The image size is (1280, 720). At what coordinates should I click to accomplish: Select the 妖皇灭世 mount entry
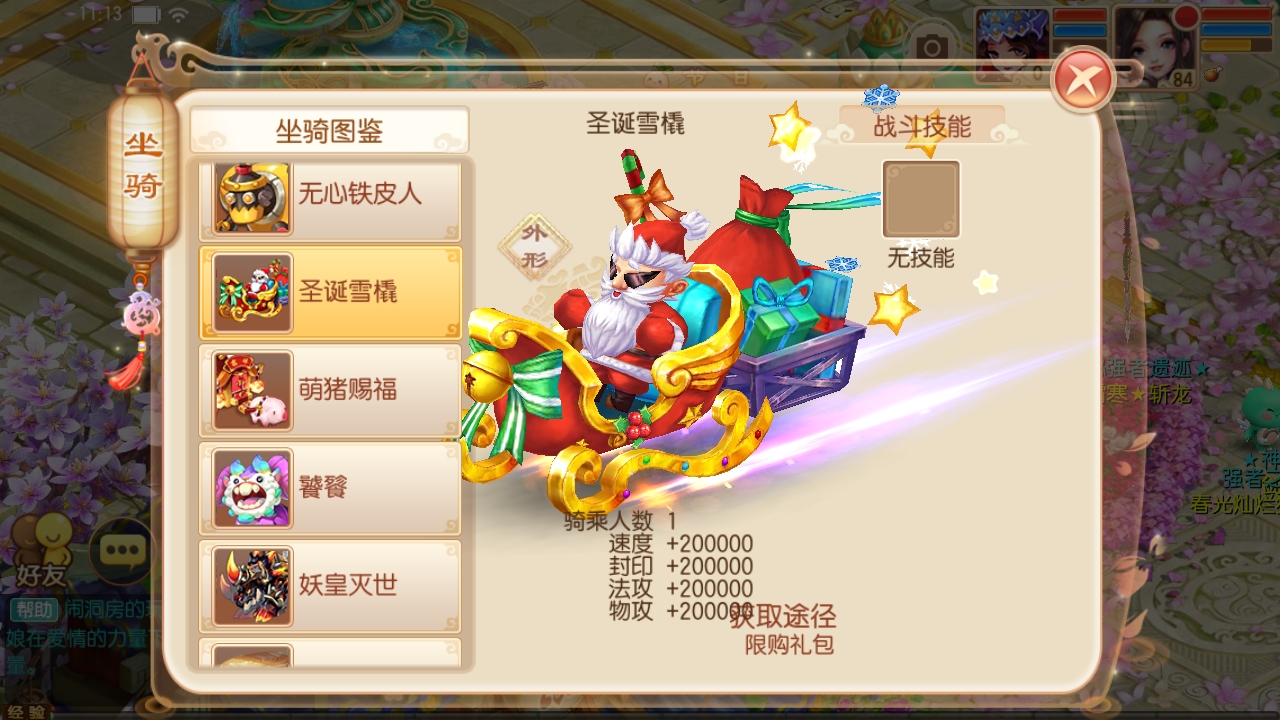(x=330, y=585)
